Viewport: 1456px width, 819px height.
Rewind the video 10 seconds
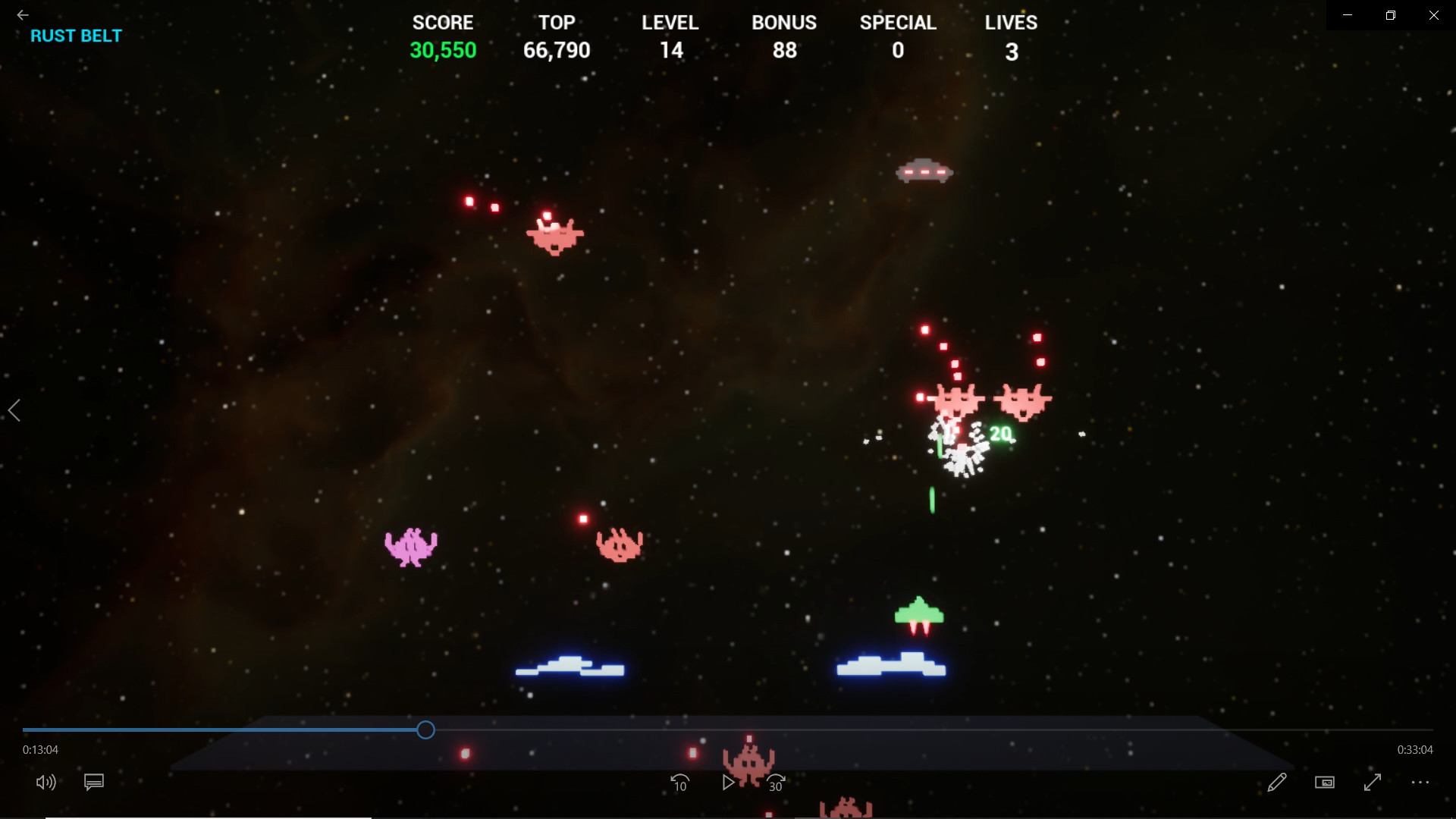click(x=680, y=783)
